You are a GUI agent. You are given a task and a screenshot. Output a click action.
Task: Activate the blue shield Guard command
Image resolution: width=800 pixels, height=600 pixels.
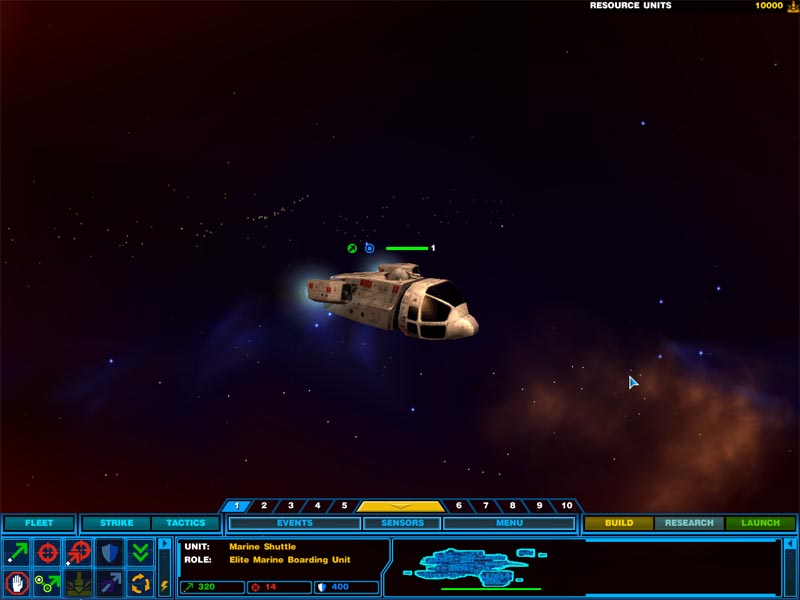coord(110,552)
